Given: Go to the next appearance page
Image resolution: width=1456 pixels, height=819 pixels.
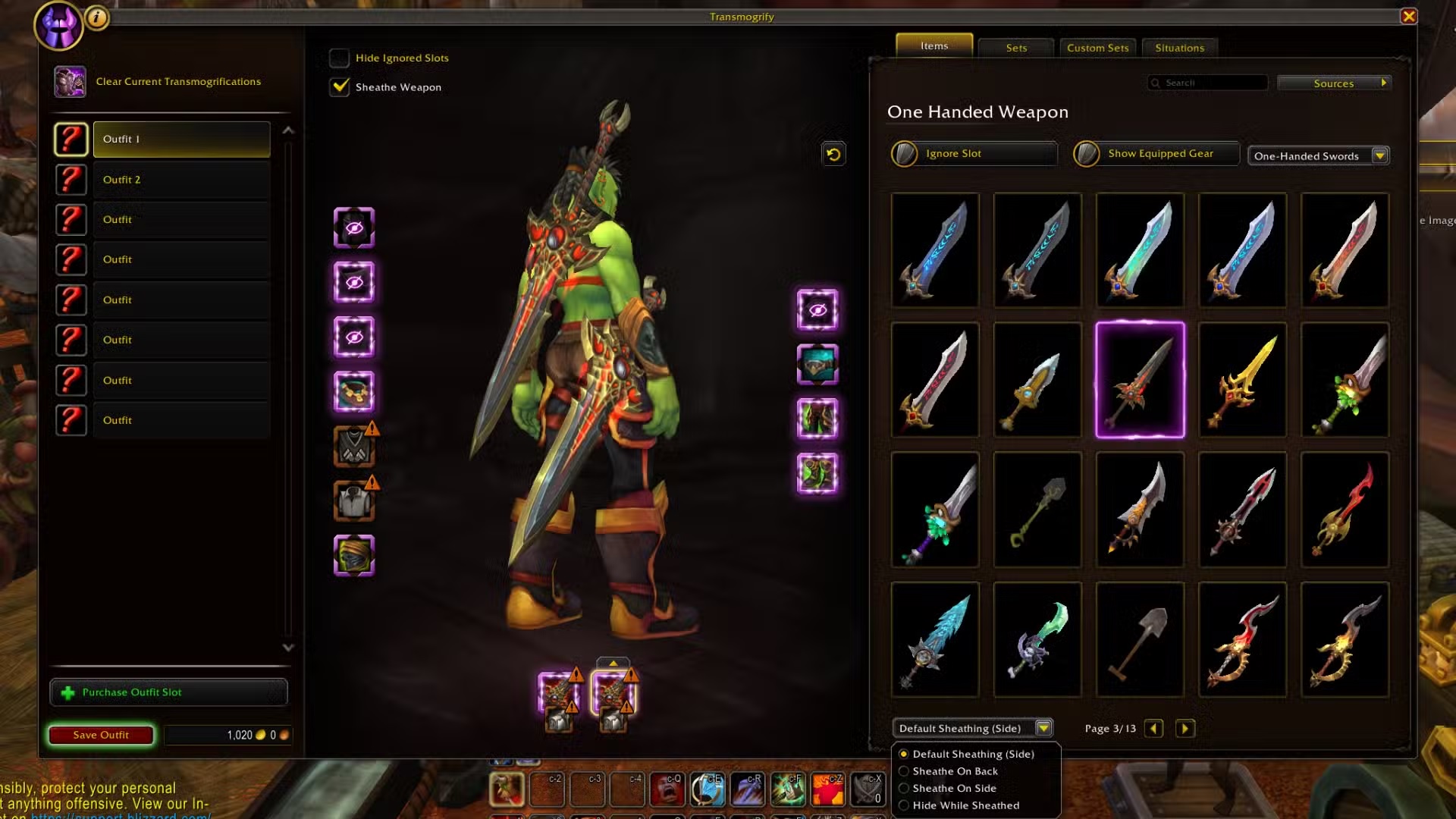Looking at the screenshot, I should [1185, 729].
